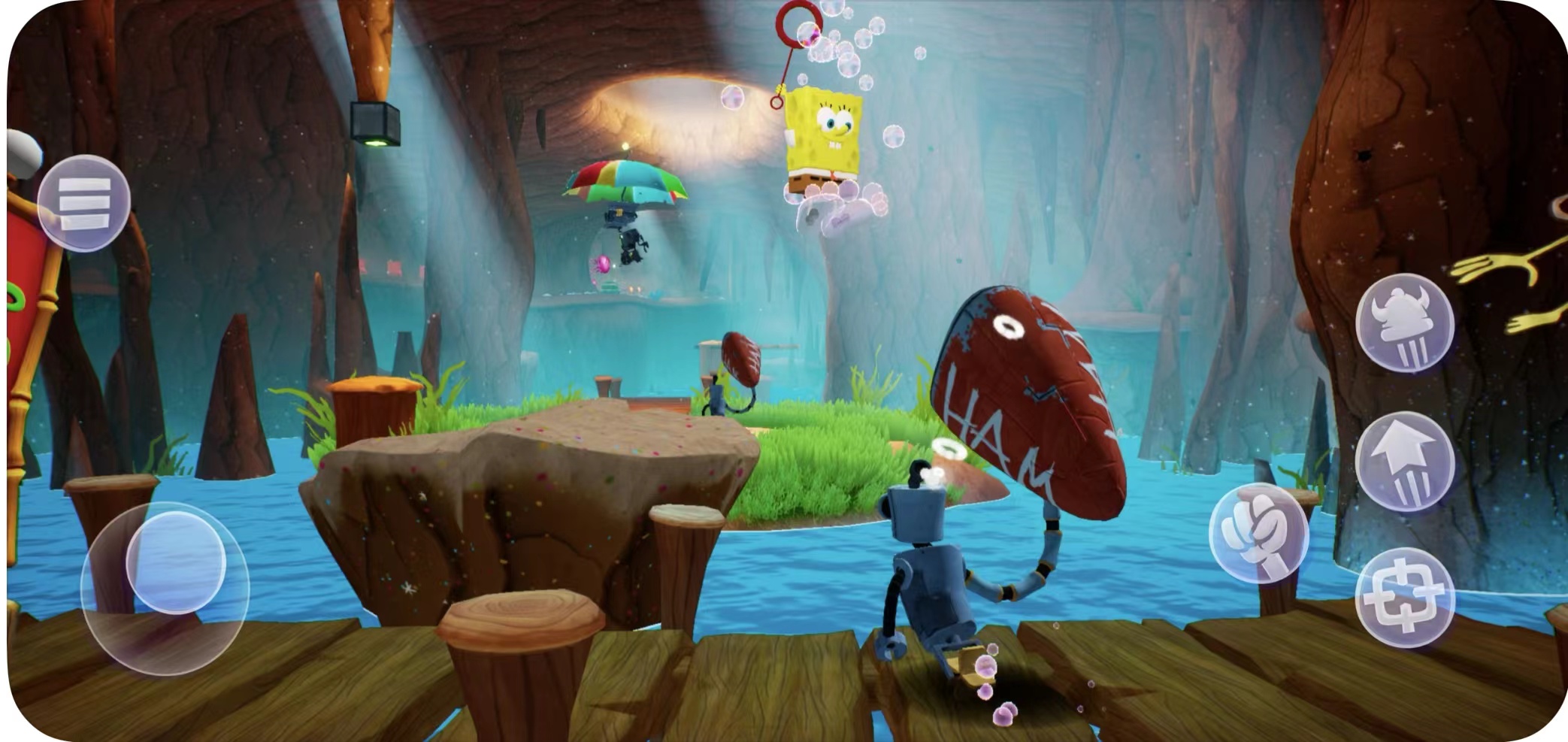Tap the crosshair camera target button
Screen dimensions: 1568x742
(1404, 598)
